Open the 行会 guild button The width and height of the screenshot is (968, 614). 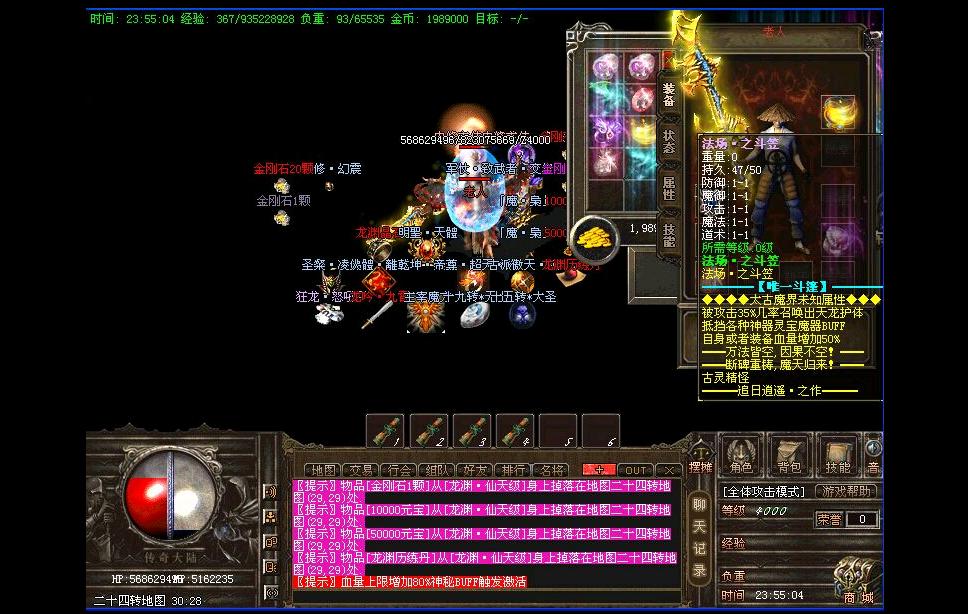point(398,470)
